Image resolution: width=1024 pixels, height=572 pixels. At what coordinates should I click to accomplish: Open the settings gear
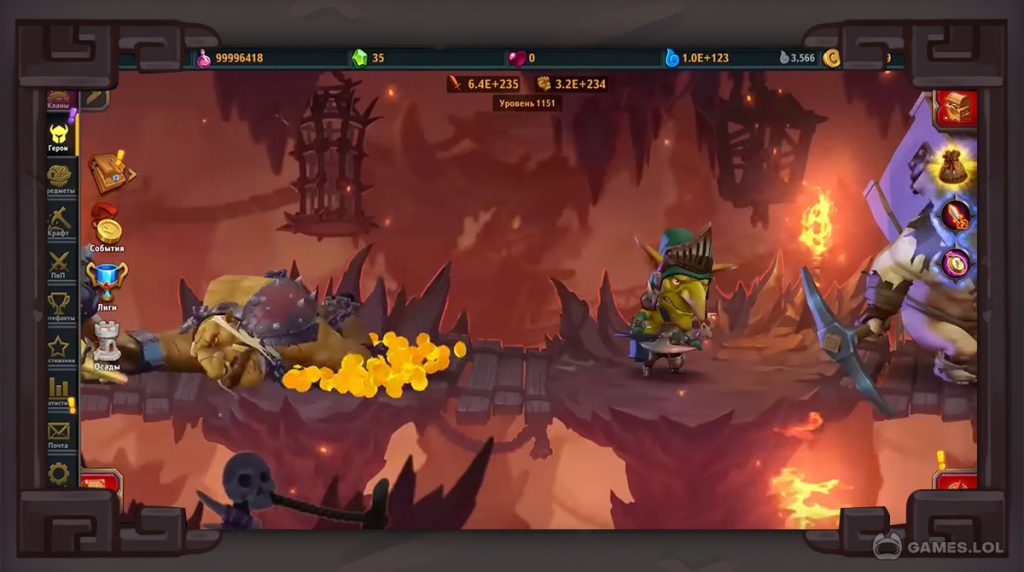pos(60,472)
